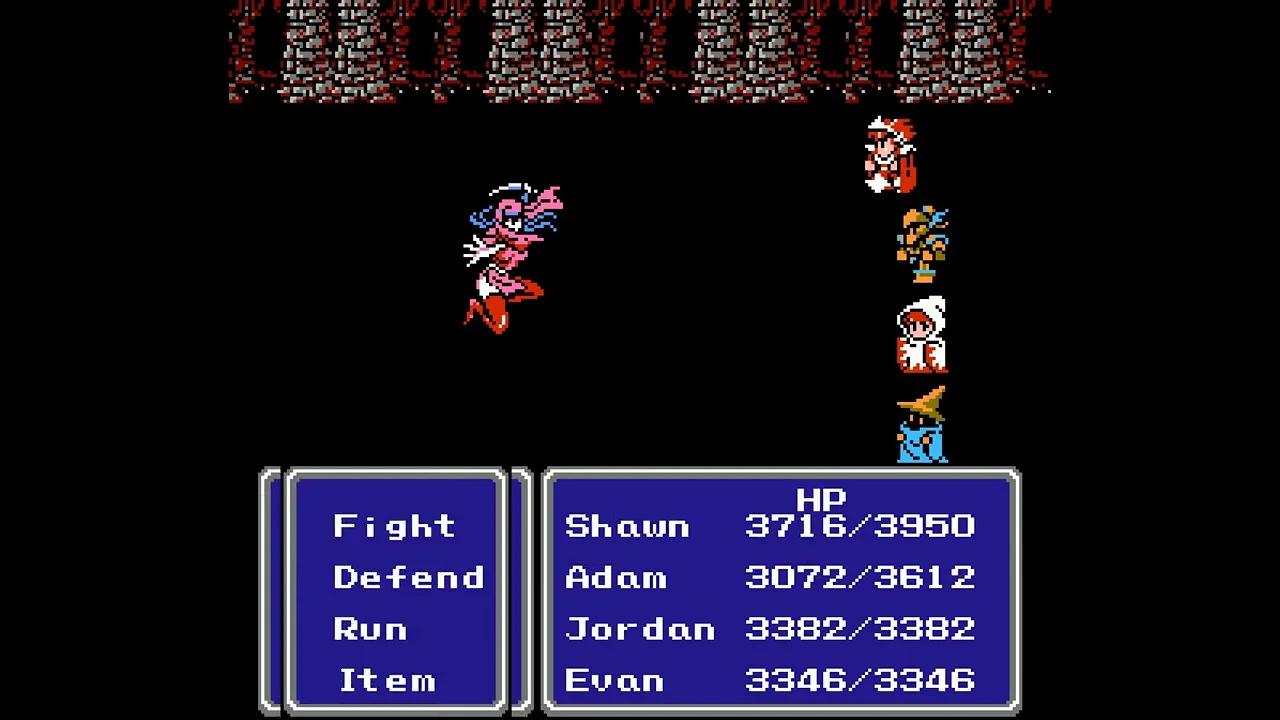Click the narrow panel between the two windows
The width and height of the screenshot is (1280, 720).
pos(521,590)
